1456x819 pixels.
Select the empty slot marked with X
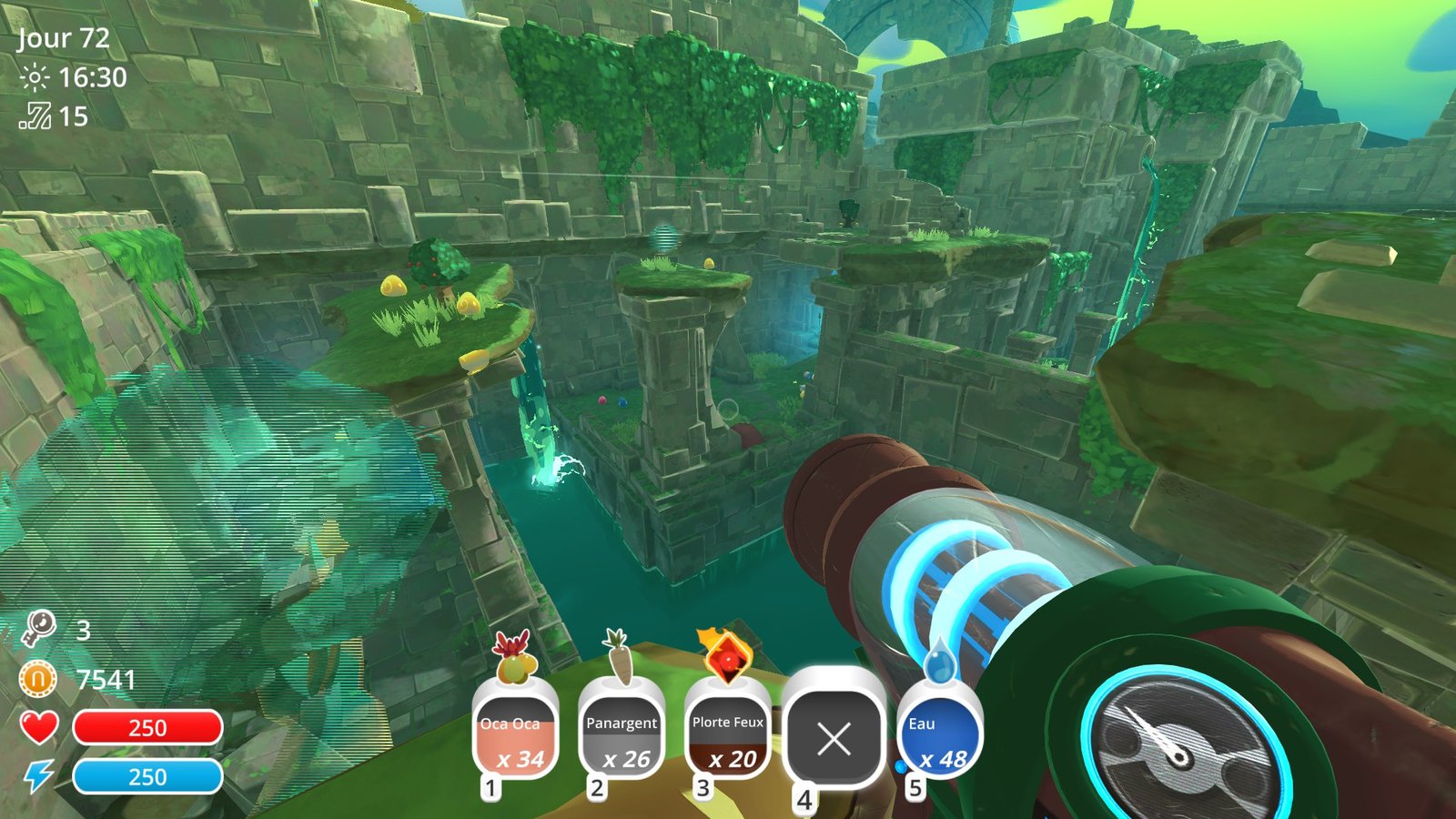pyautogui.click(x=834, y=738)
